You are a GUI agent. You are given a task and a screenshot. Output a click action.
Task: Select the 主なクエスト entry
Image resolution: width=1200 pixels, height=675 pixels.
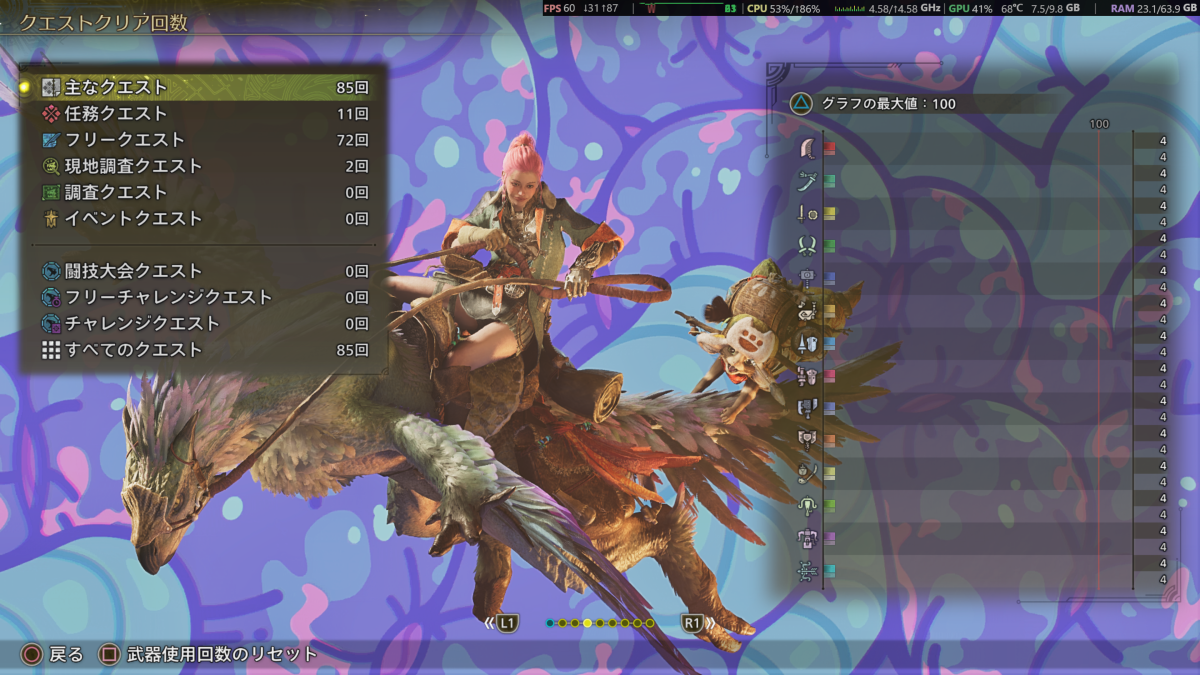point(200,88)
